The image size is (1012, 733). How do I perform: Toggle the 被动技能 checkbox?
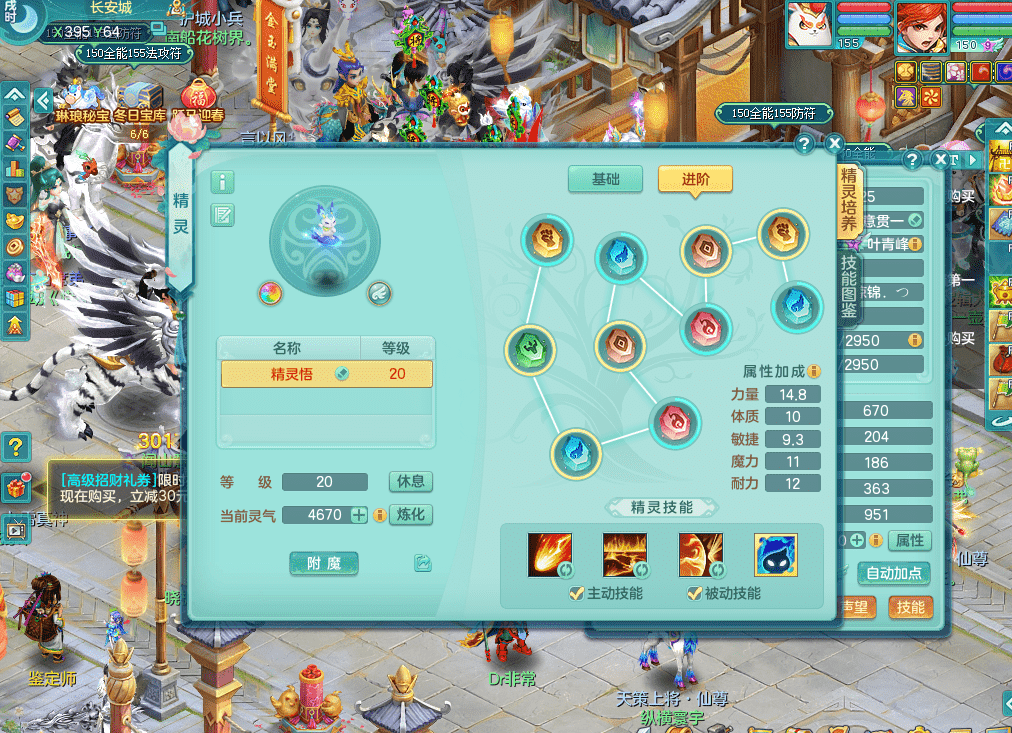pos(694,594)
